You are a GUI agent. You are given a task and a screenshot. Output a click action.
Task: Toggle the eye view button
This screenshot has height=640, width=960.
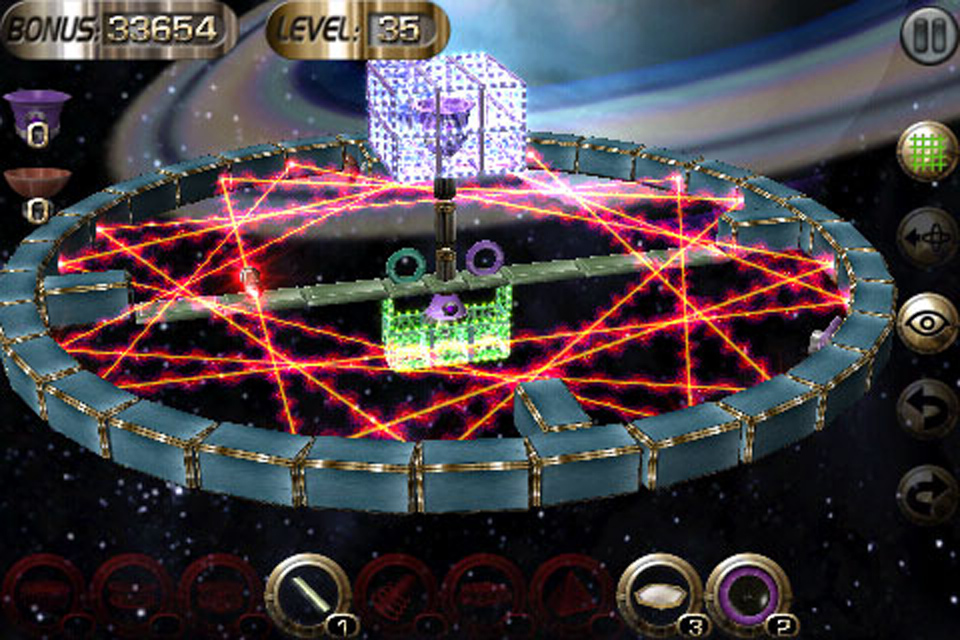pos(928,323)
